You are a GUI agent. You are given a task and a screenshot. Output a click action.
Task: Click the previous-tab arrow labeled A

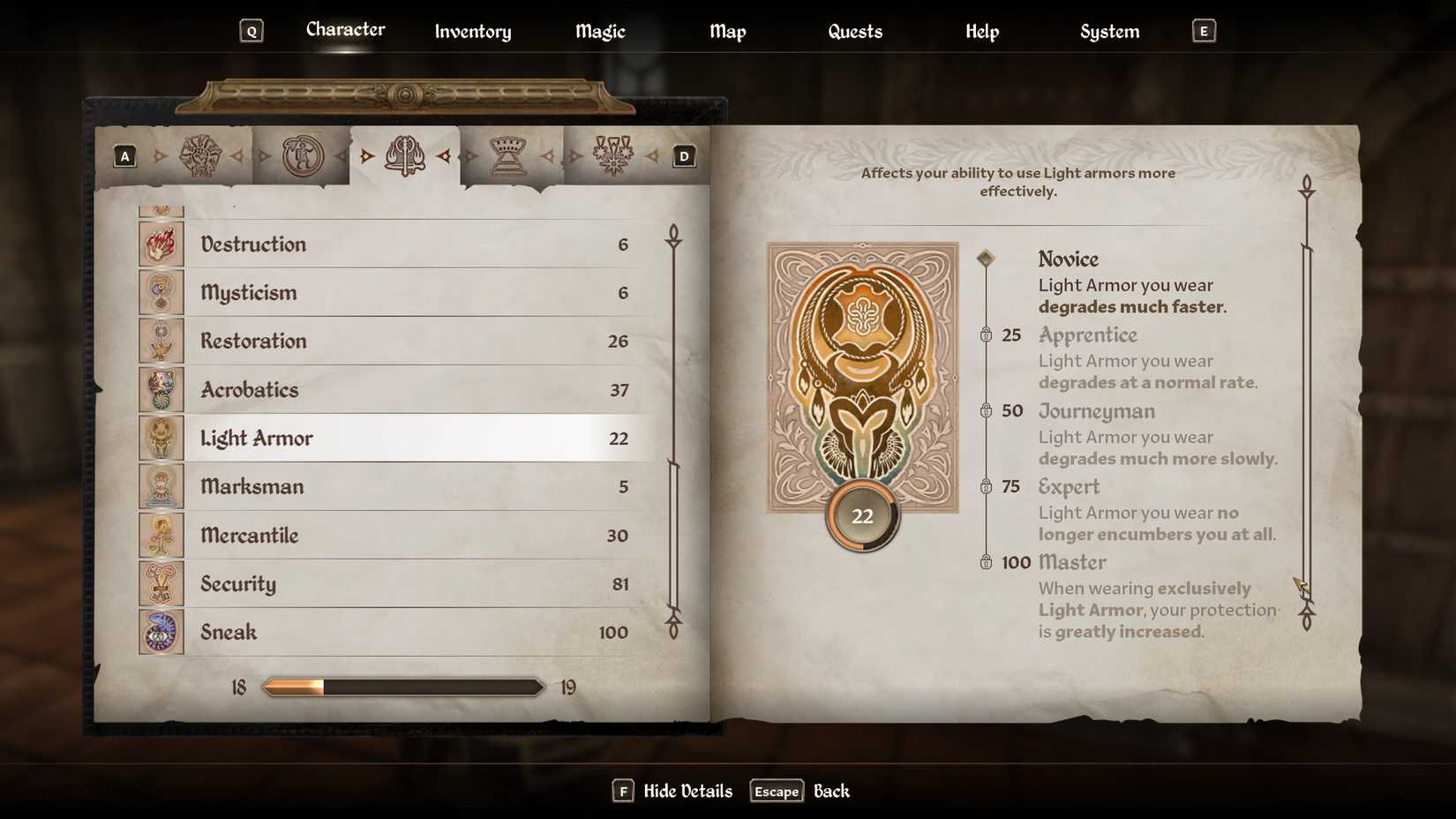124,155
